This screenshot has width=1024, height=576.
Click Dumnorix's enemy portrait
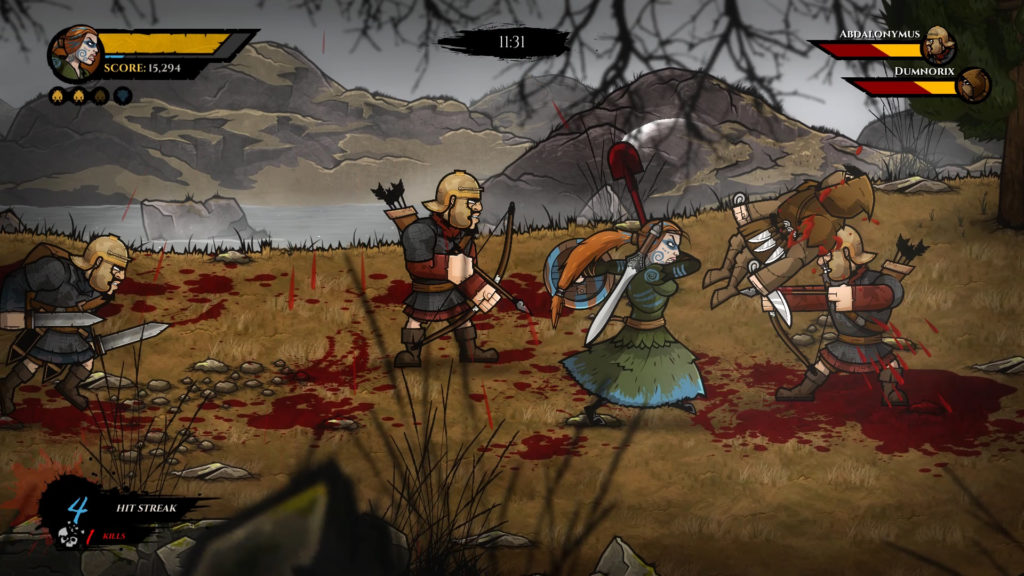pos(973,85)
